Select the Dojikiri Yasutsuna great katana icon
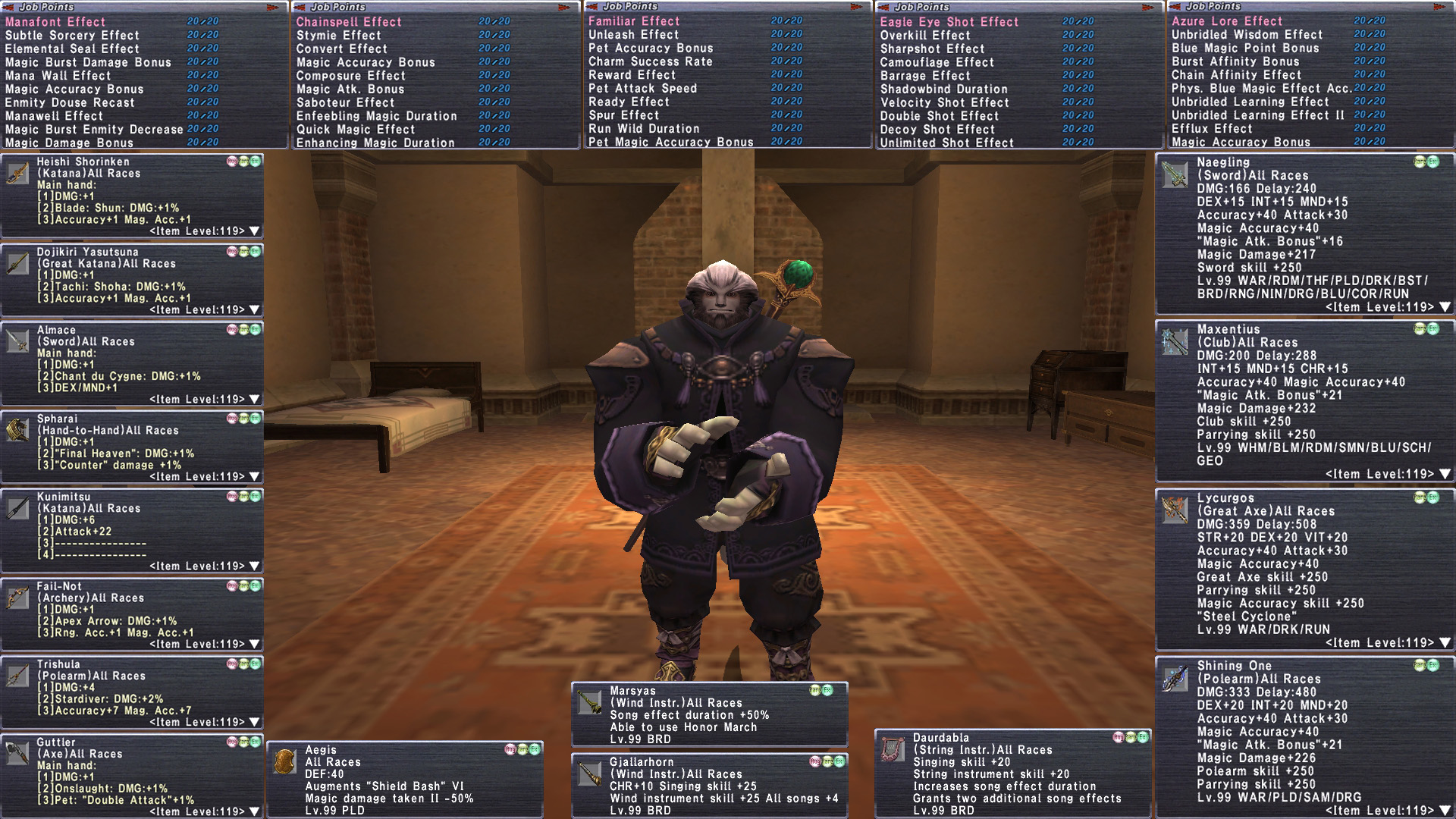Screen dimensions: 1456x819 17,263
